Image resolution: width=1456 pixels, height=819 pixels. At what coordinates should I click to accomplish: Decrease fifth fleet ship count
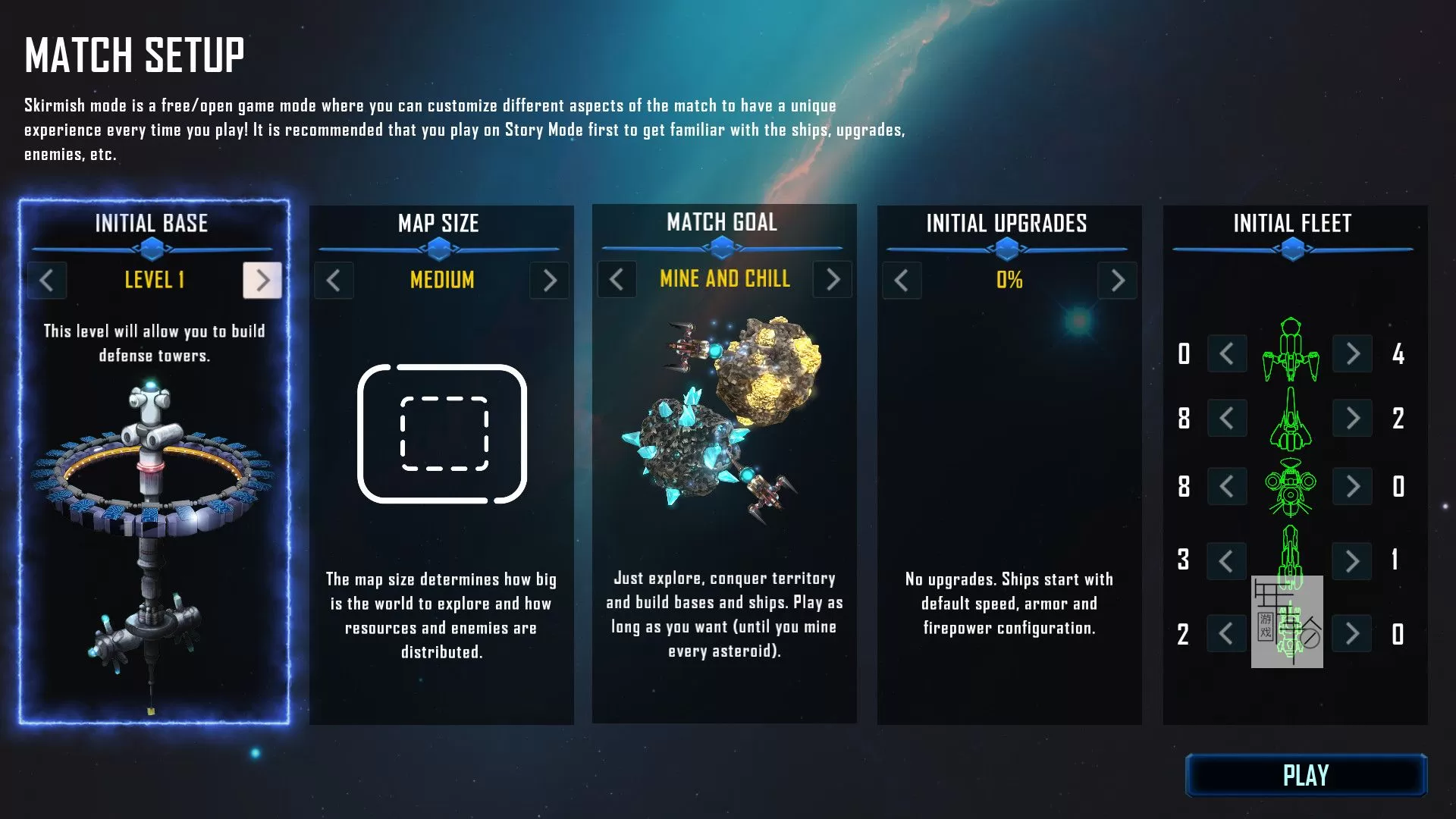click(x=1227, y=633)
